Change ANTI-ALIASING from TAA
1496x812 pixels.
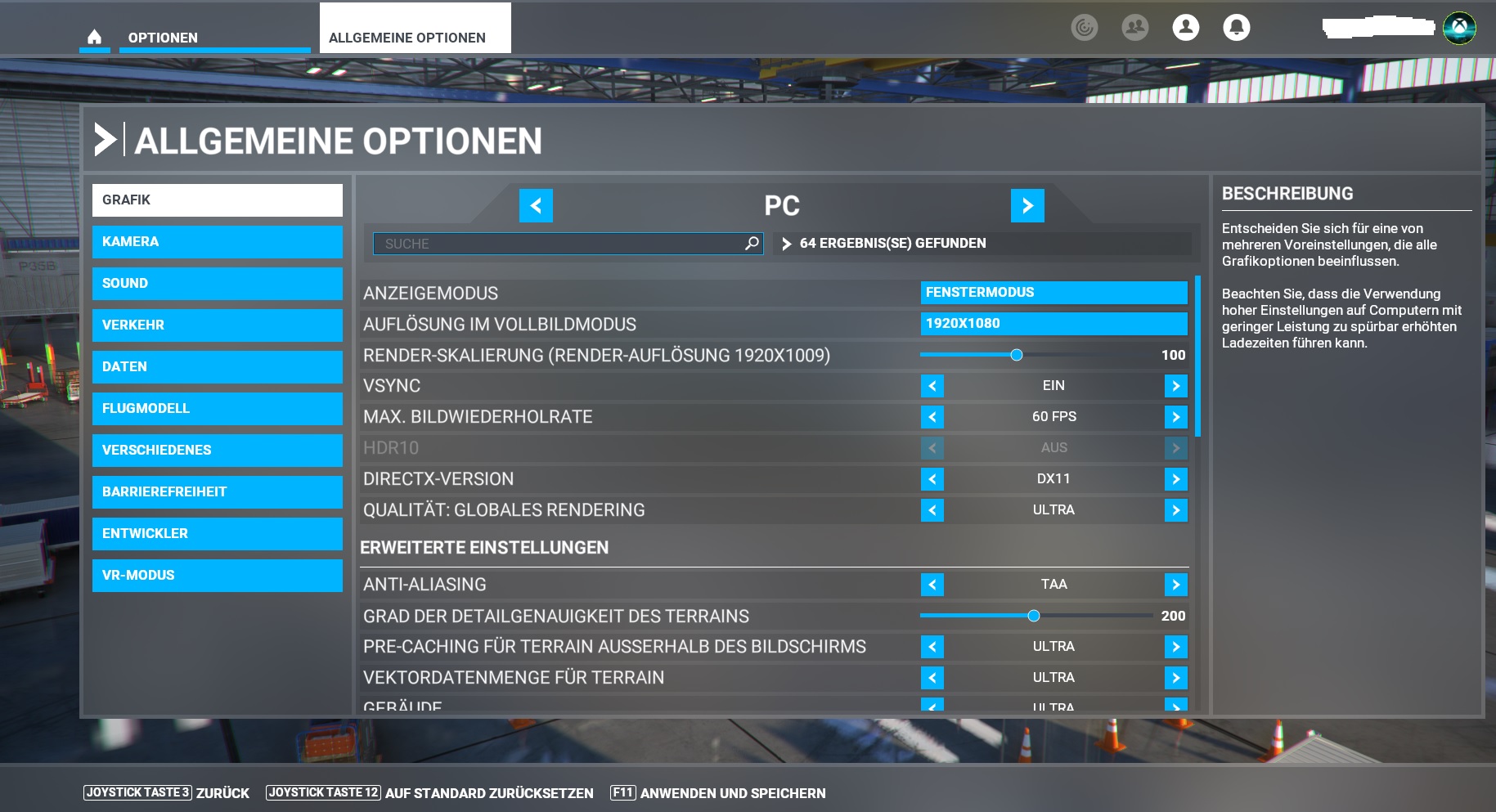(1175, 584)
